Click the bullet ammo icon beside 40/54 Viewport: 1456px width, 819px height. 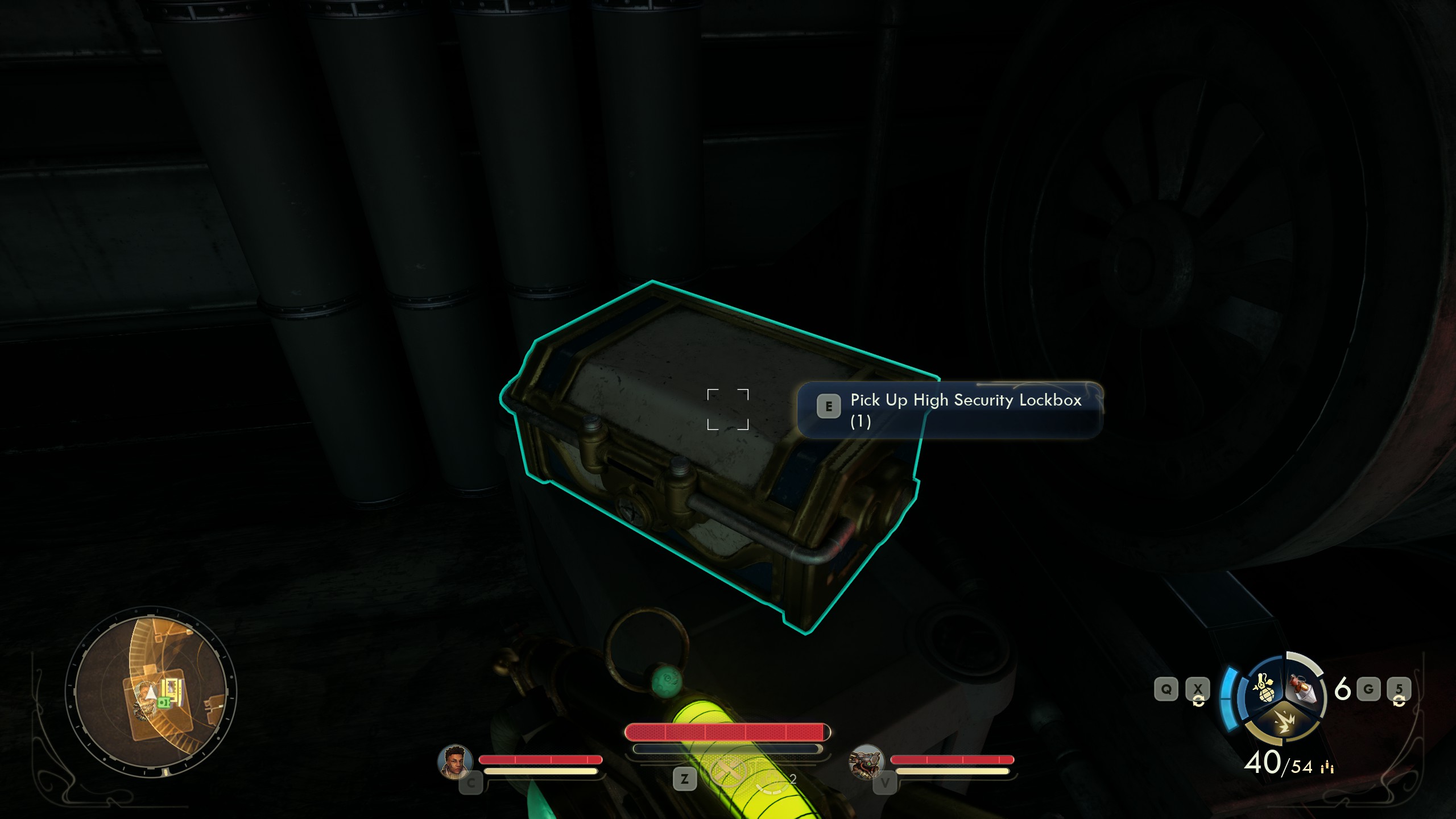[x=1326, y=768]
